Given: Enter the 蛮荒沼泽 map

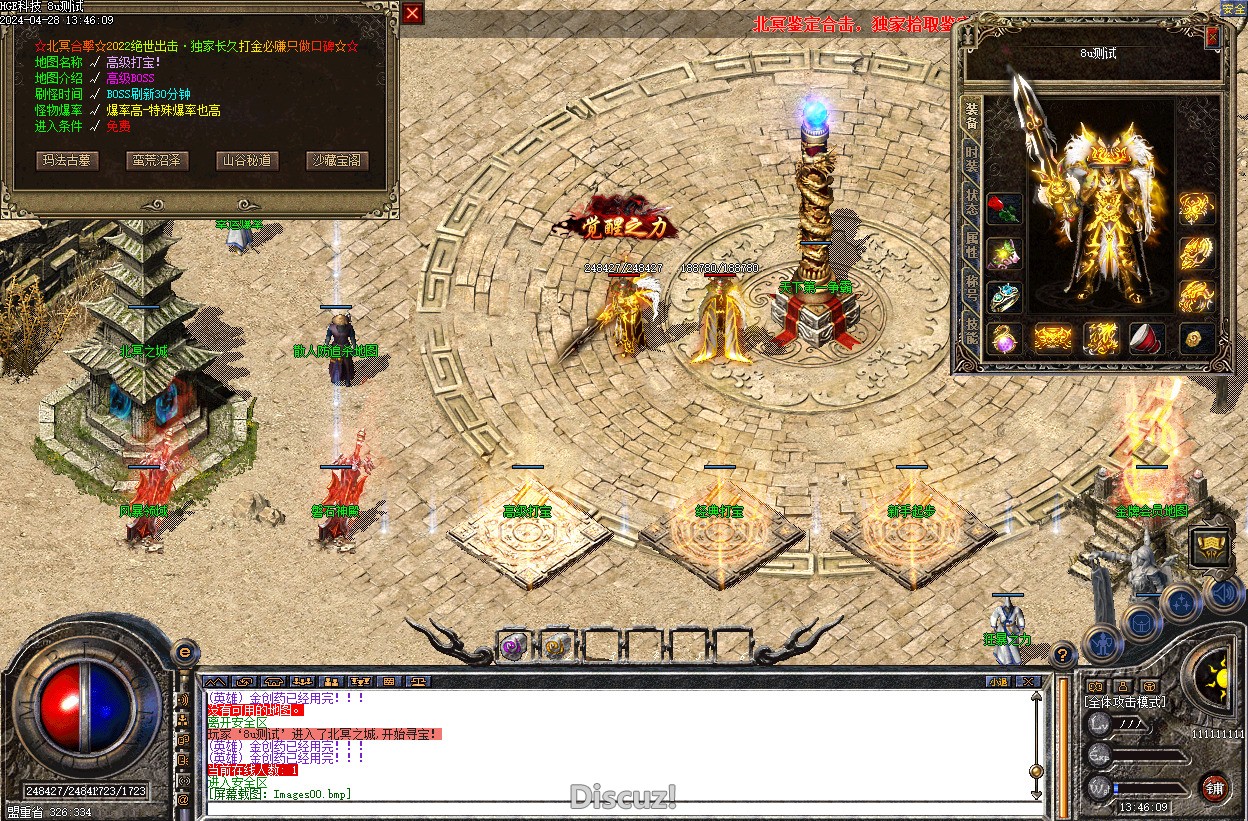Looking at the screenshot, I should click(157, 160).
